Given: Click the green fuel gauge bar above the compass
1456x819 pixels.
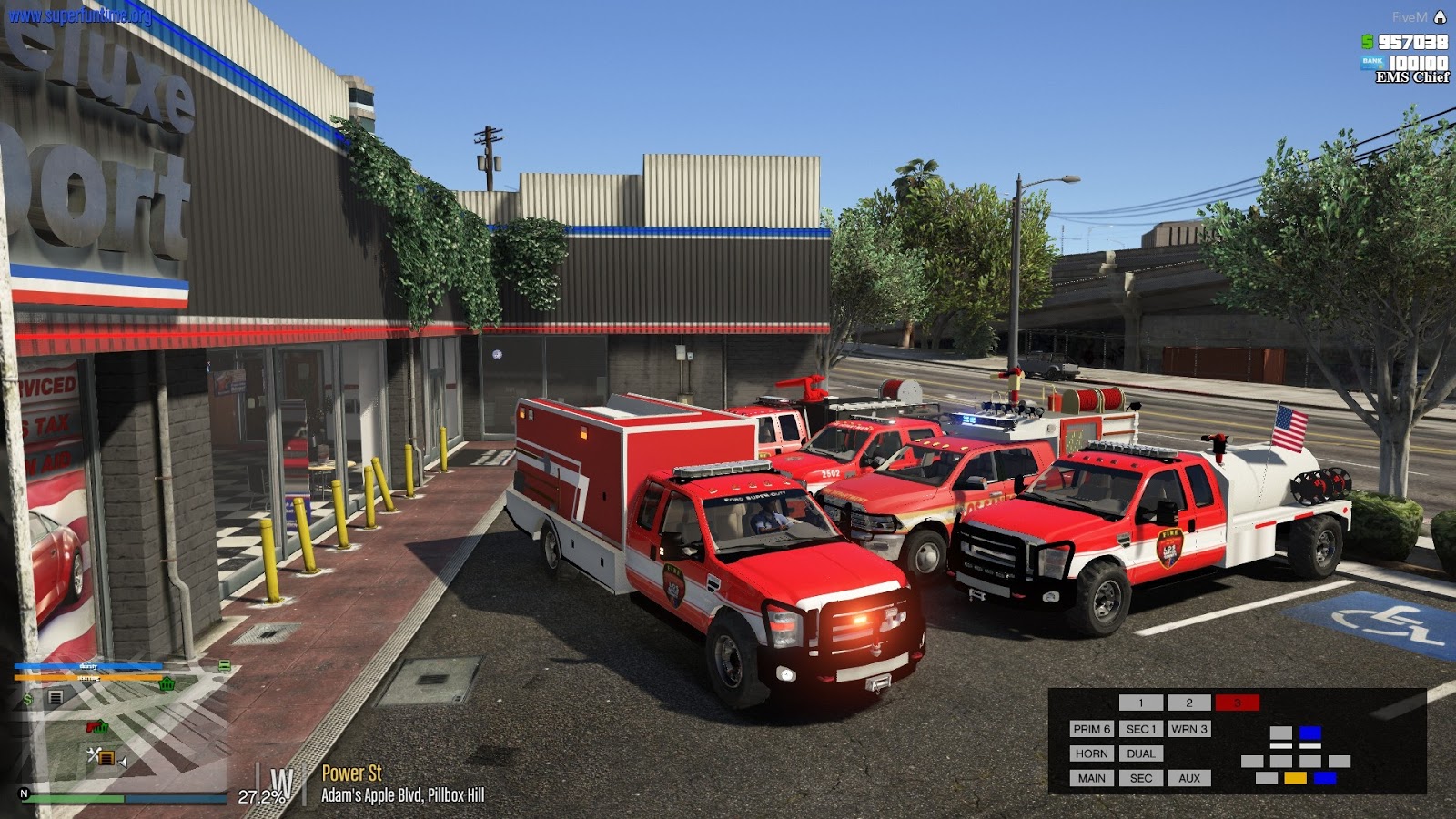Looking at the screenshot, I should point(77,797).
